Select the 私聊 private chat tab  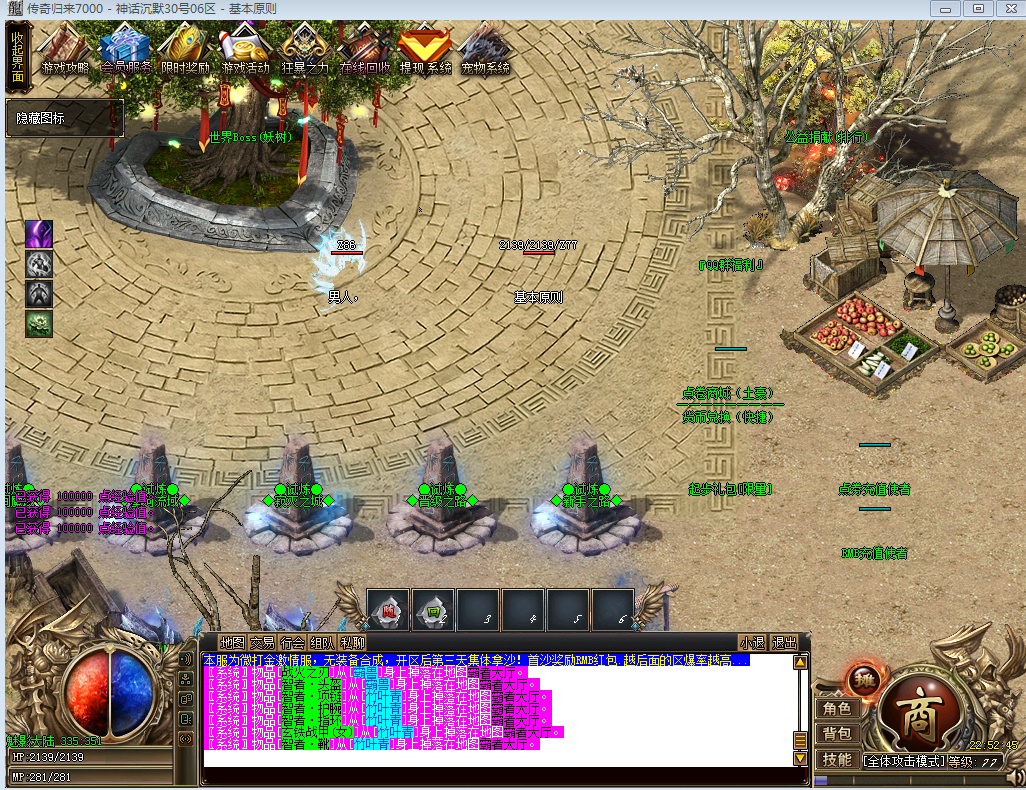(352, 642)
